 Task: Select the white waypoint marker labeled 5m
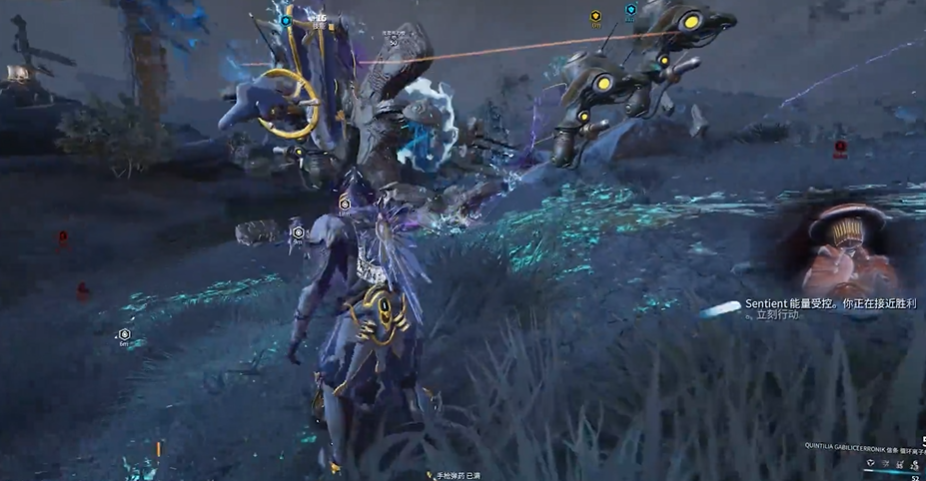click(x=125, y=334)
